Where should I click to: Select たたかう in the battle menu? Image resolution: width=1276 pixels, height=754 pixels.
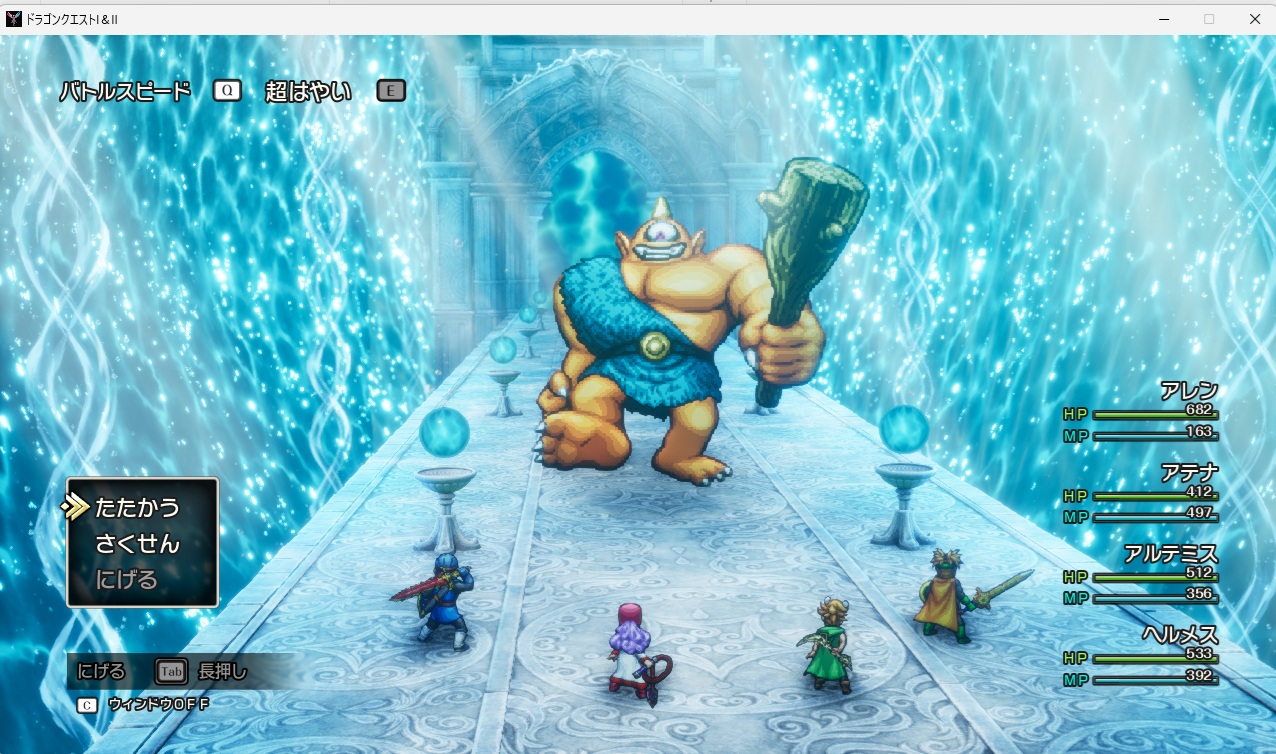pyautogui.click(x=137, y=508)
